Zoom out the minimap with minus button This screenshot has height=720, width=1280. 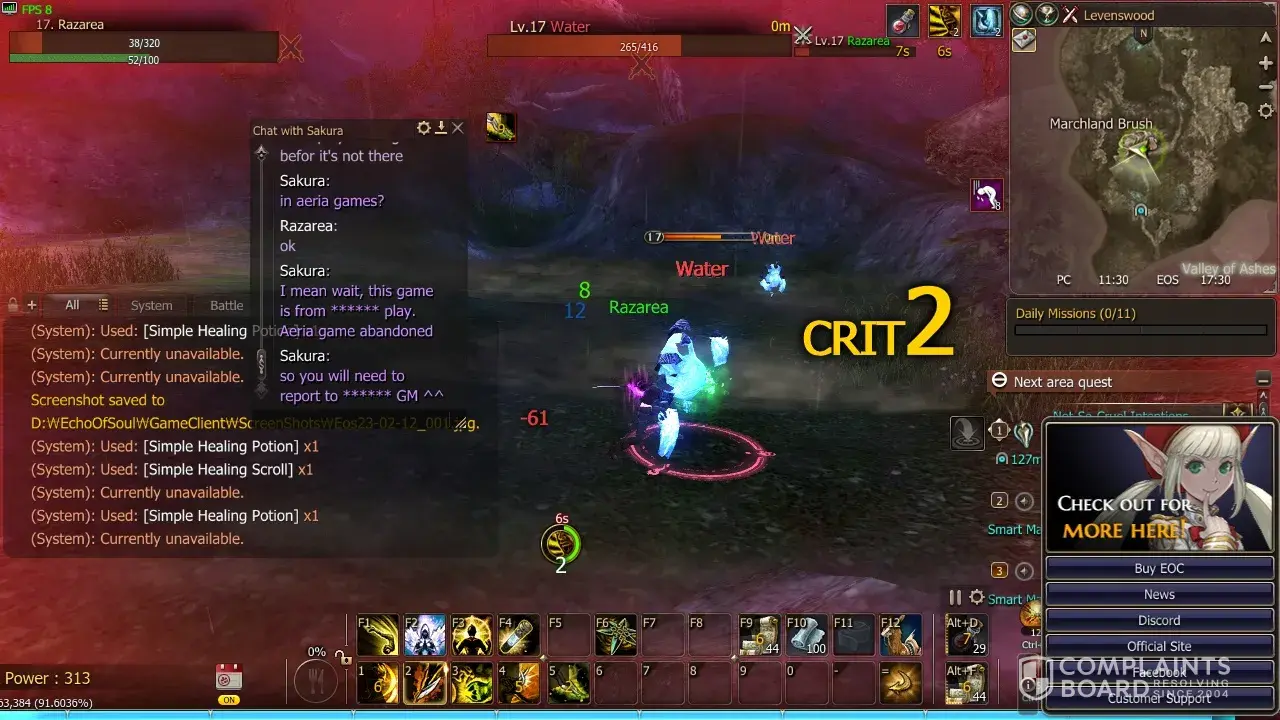pyautogui.click(x=1265, y=87)
